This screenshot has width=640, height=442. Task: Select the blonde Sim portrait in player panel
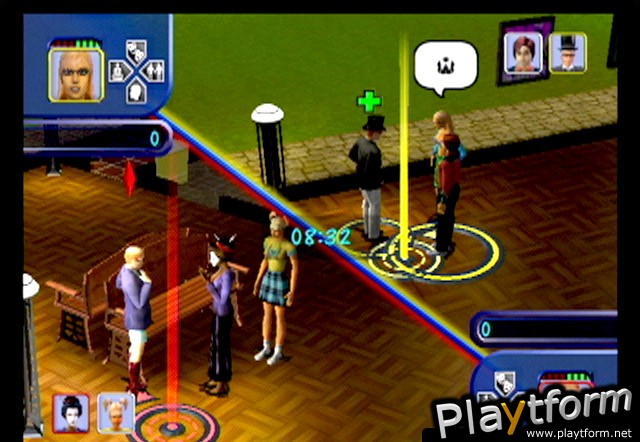click(75, 75)
